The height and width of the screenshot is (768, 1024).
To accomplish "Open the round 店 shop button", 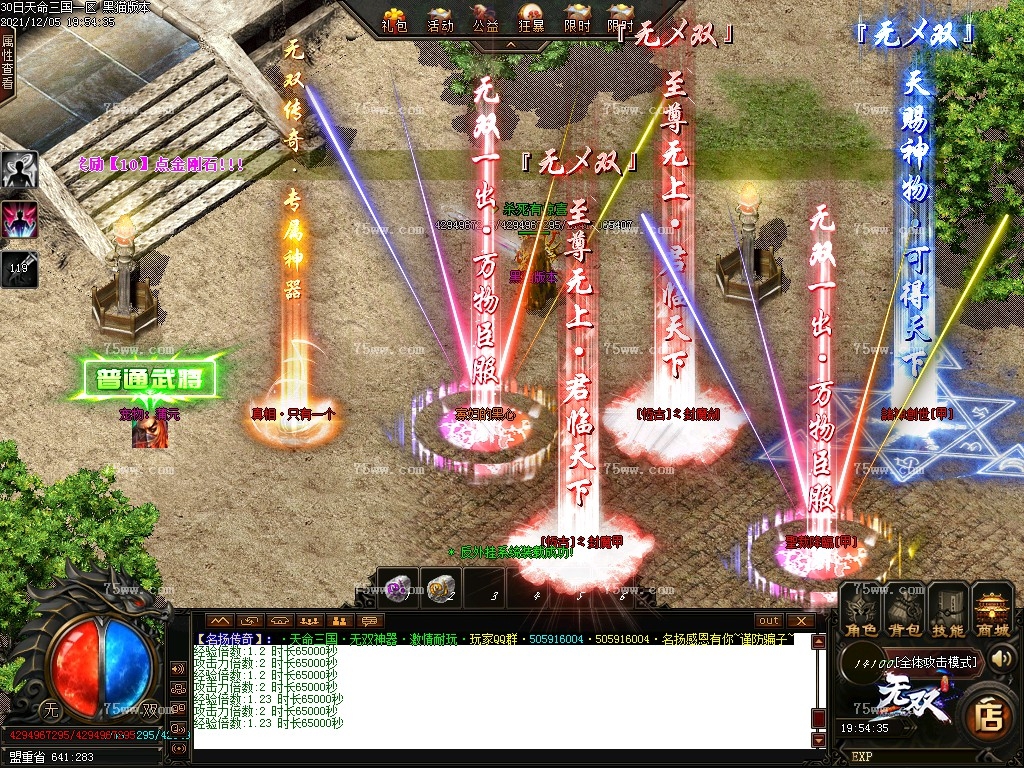I will coord(990,717).
